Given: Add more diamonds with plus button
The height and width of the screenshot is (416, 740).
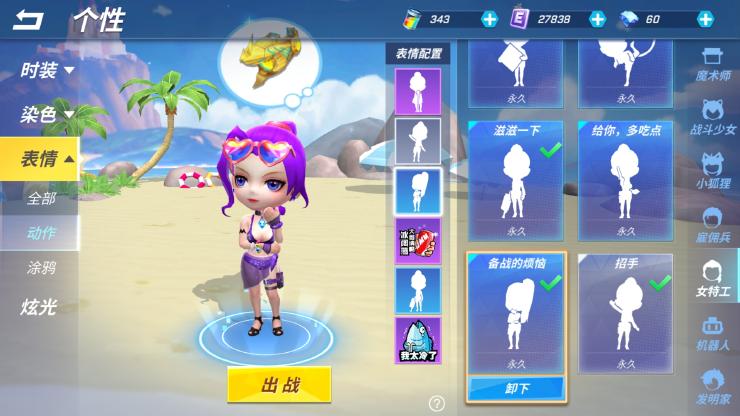Looking at the screenshot, I should pyautogui.click(x=705, y=19).
